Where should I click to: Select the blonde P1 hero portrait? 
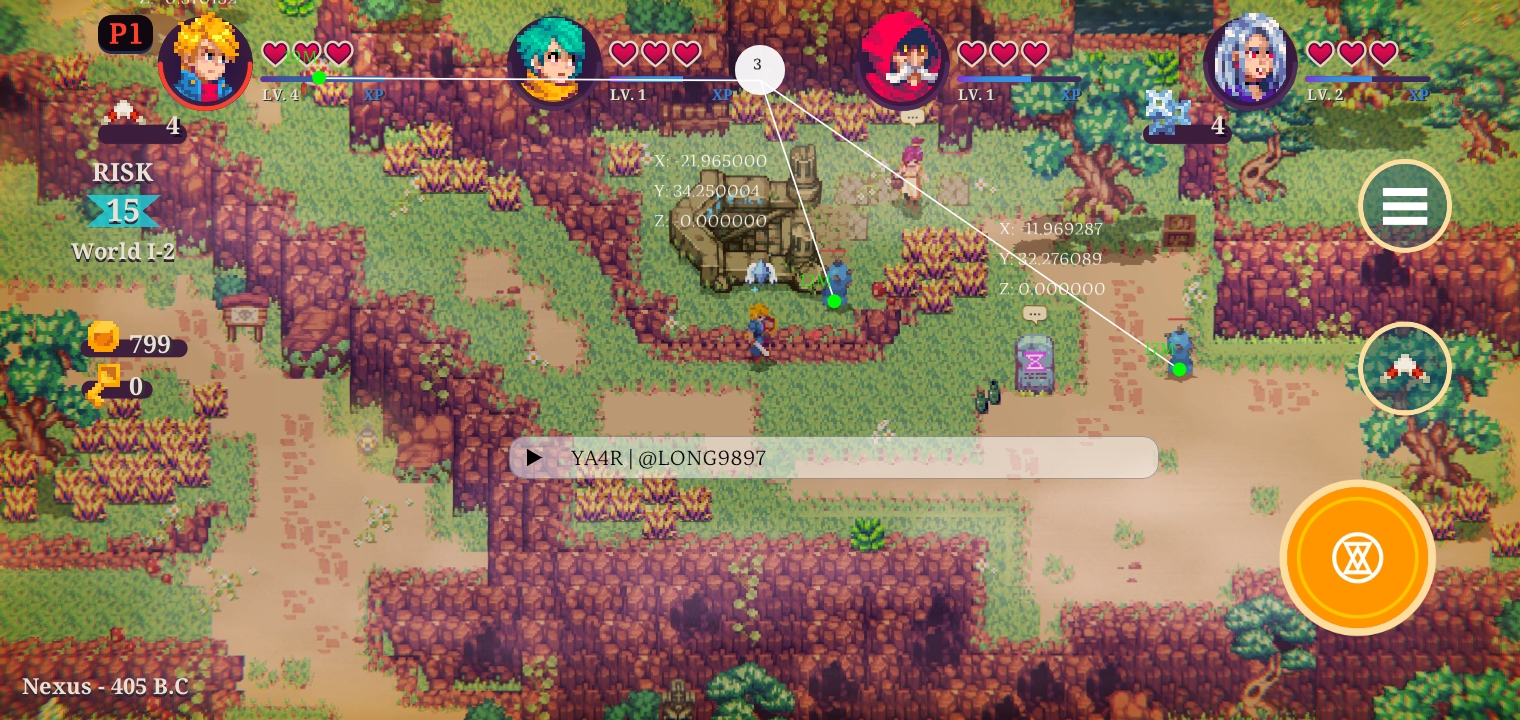tap(205, 60)
